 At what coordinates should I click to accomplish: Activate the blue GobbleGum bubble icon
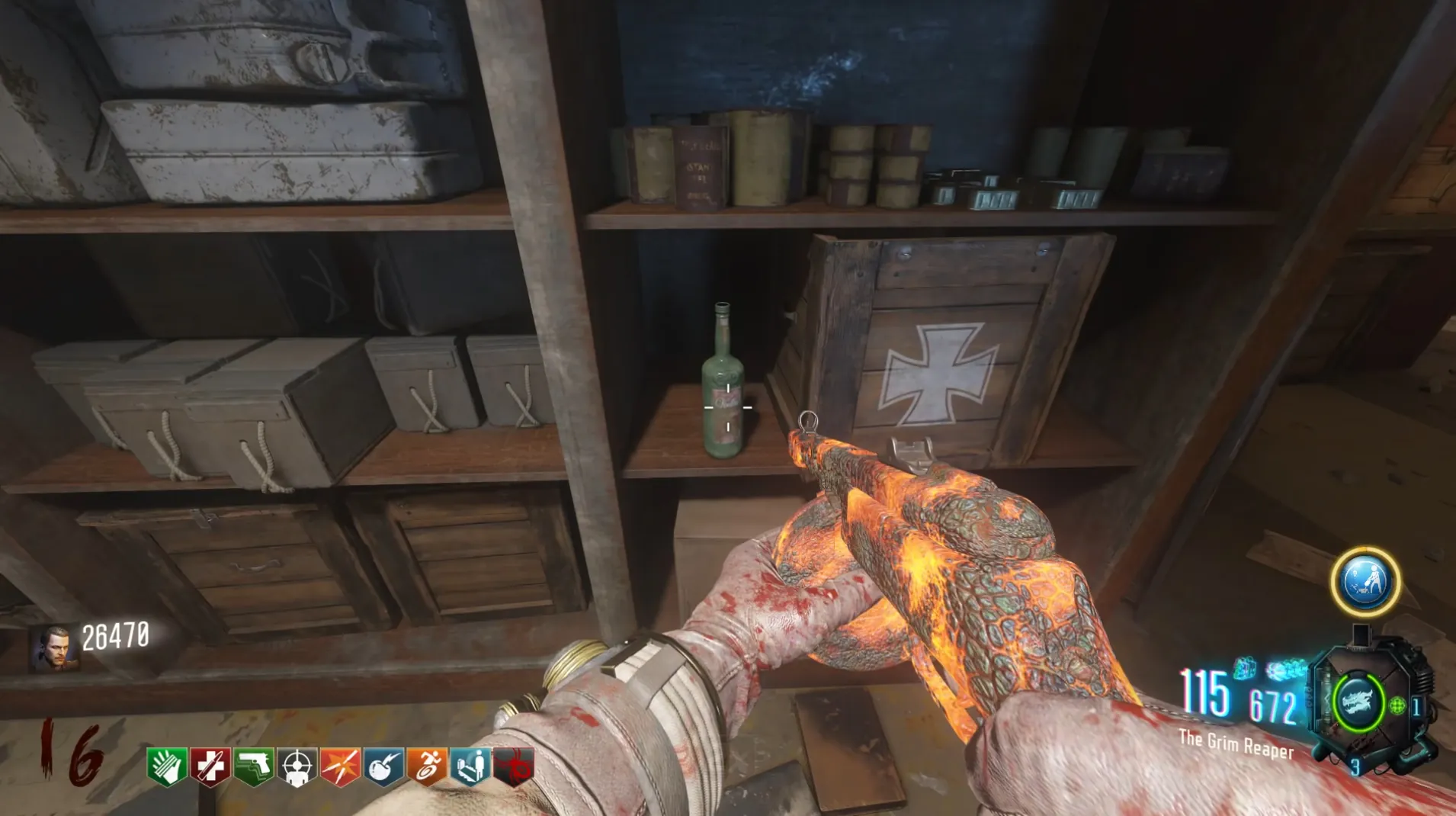coord(1365,581)
